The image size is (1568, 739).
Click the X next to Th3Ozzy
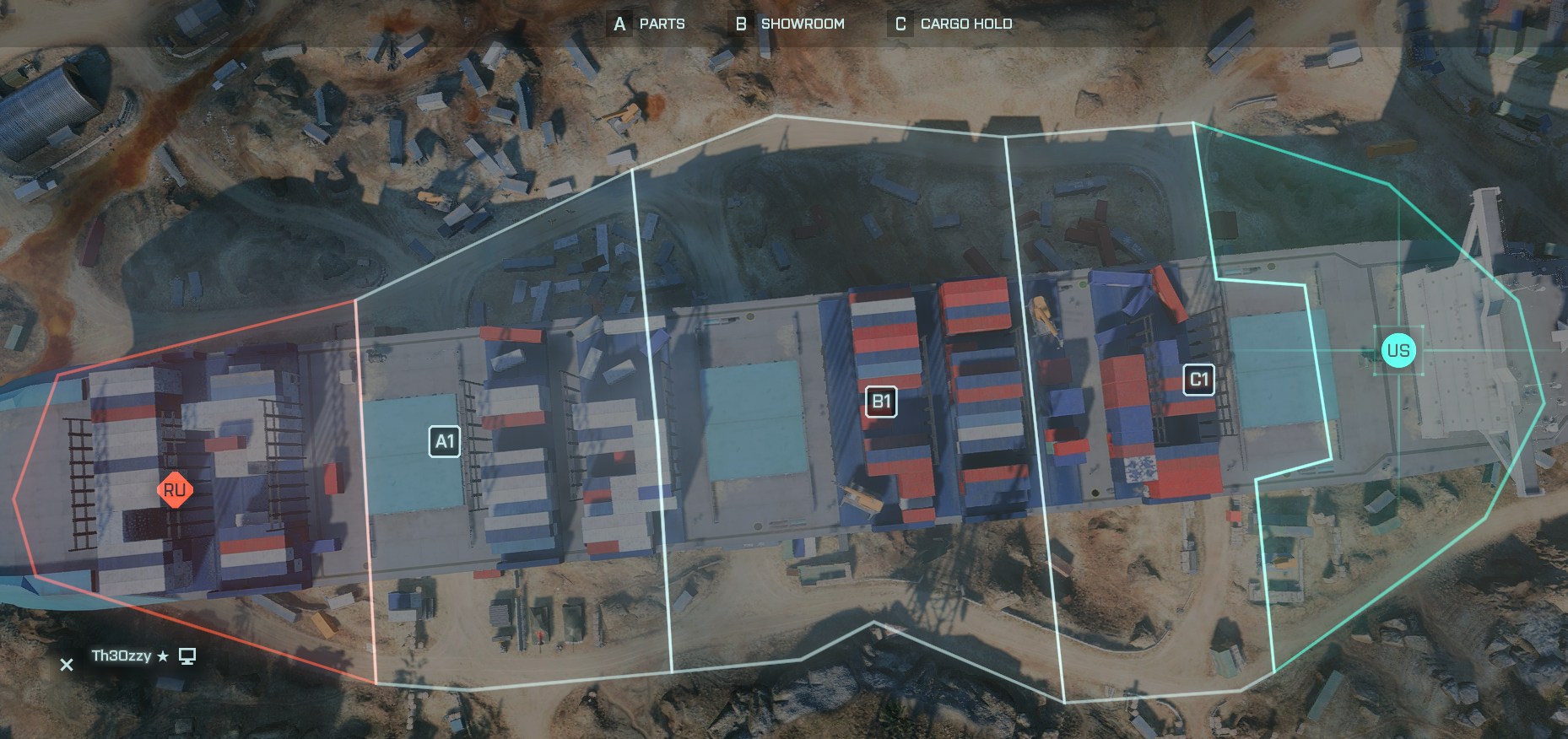pos(67,665)
